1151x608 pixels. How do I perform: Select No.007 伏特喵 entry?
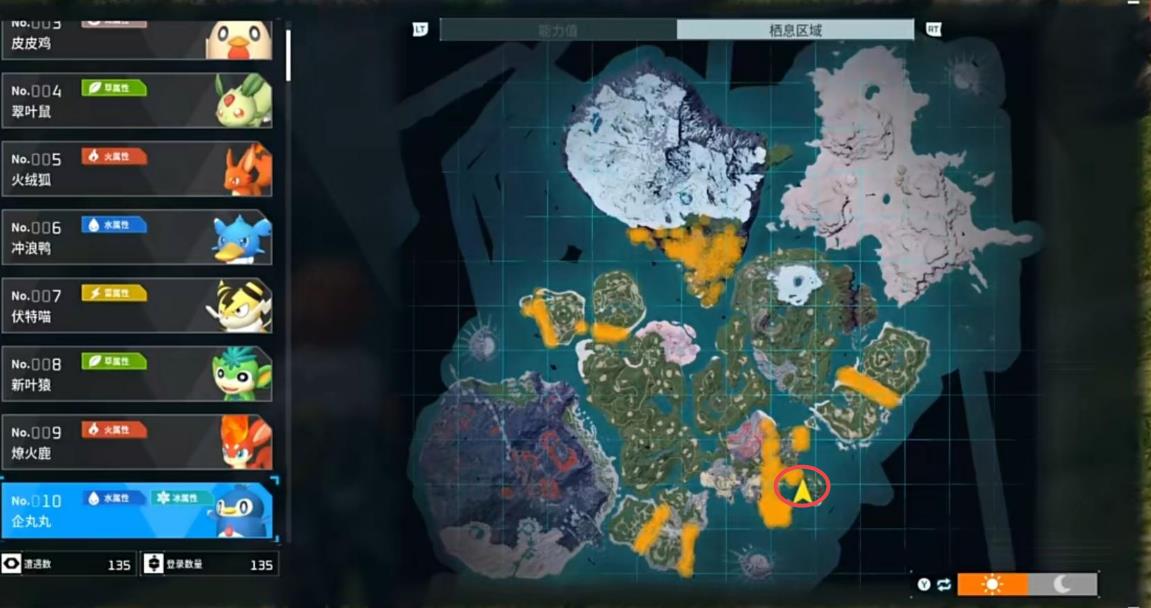click(x=136, y=305)
